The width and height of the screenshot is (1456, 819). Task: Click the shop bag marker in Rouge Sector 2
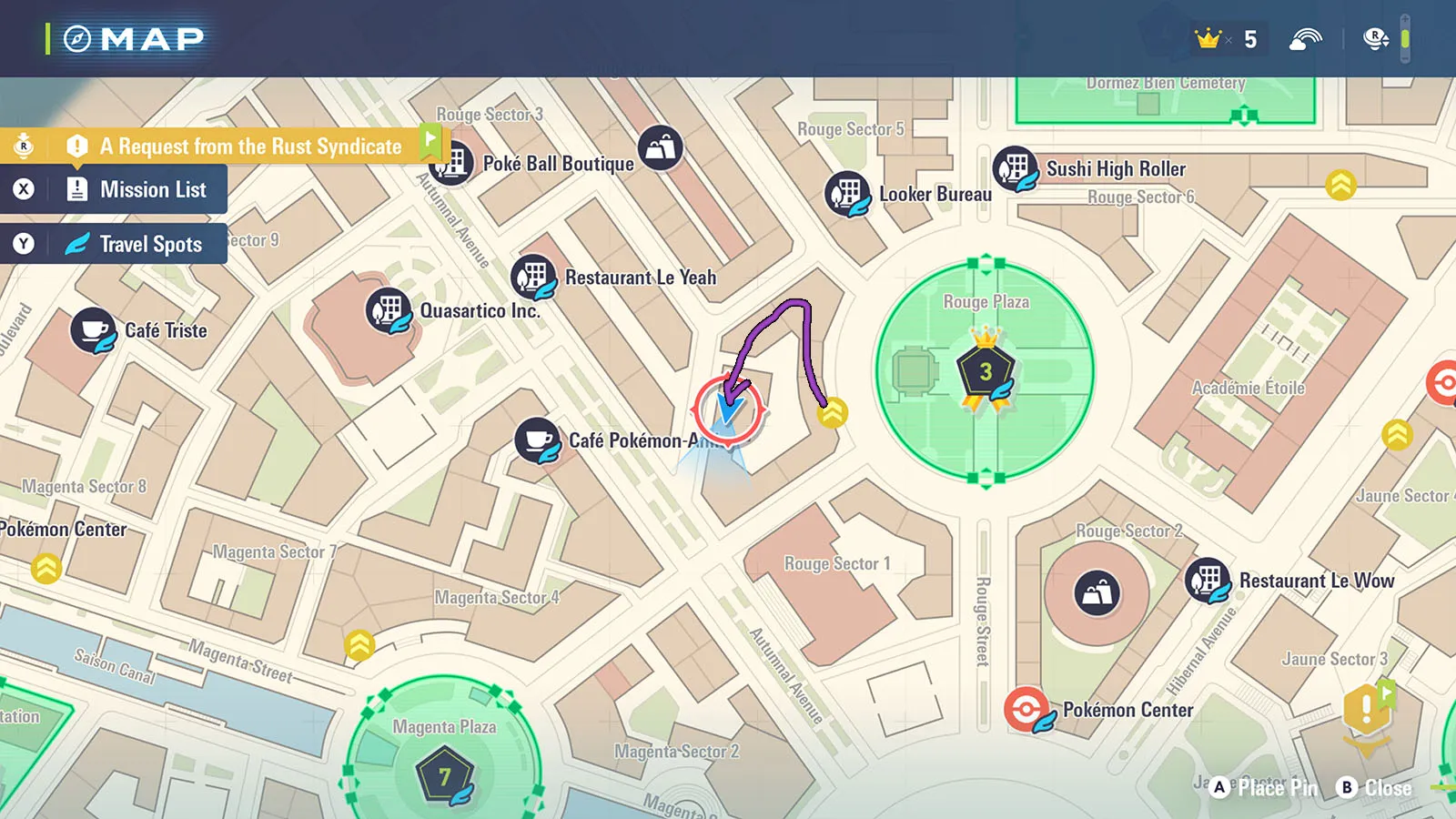[1097, 593]
